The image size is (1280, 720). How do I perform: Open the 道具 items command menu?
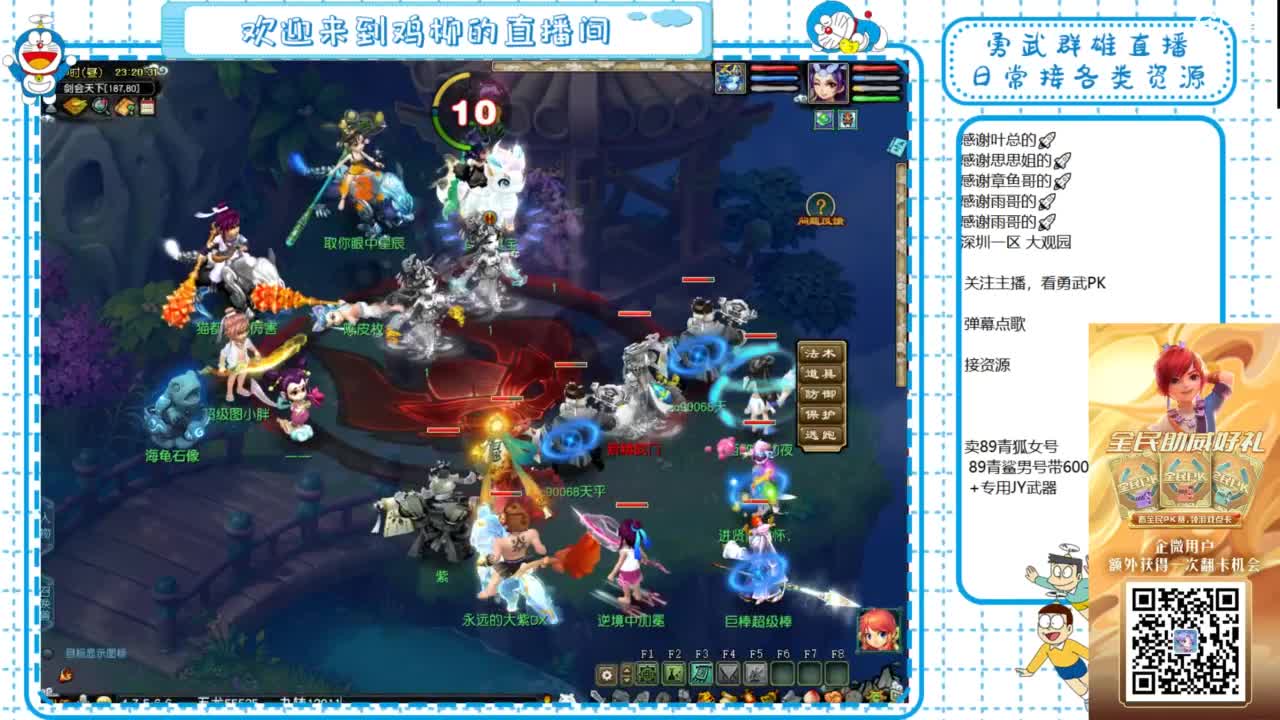point(820,373)
